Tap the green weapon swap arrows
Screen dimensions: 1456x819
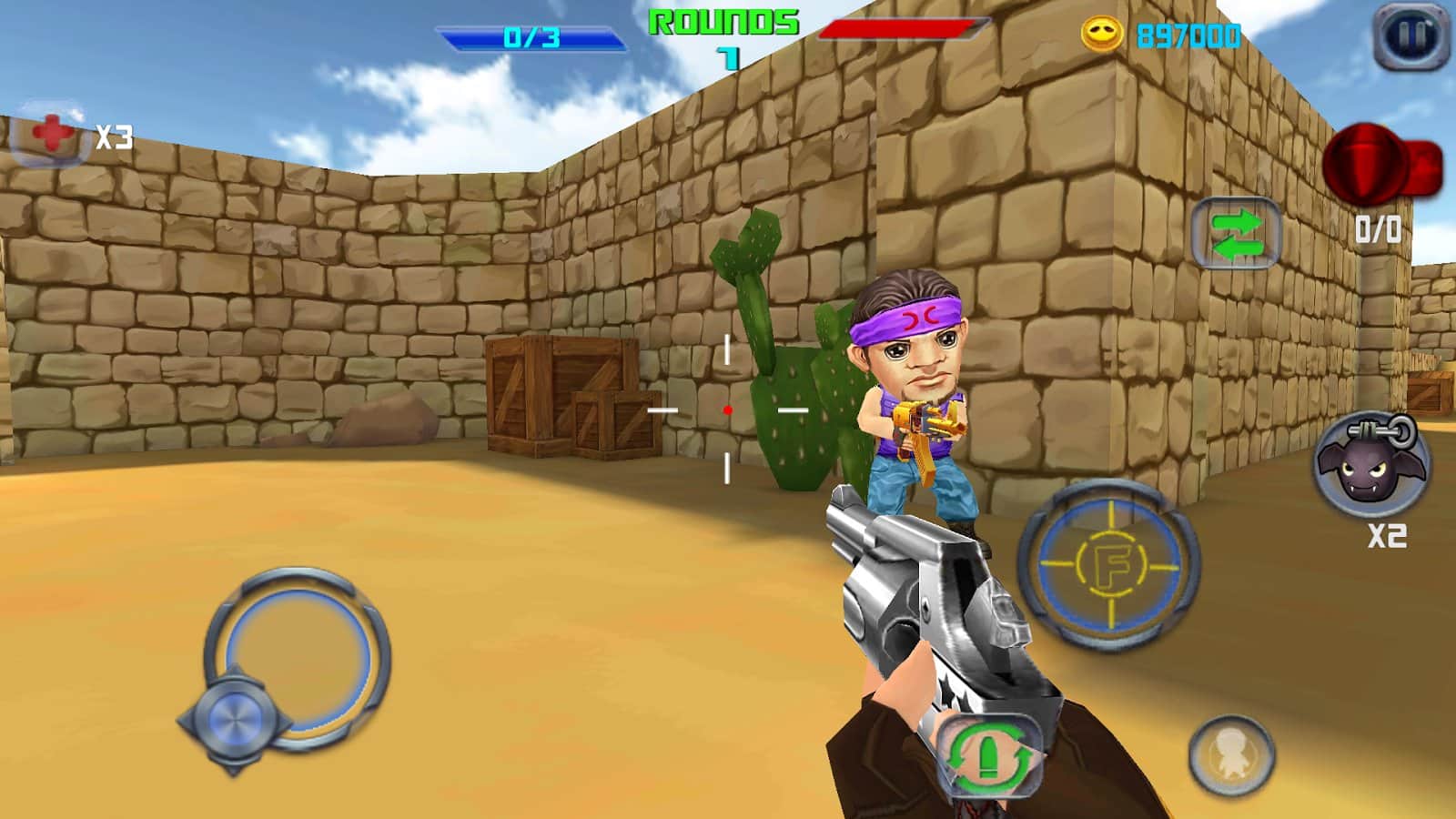point(1236,233)
